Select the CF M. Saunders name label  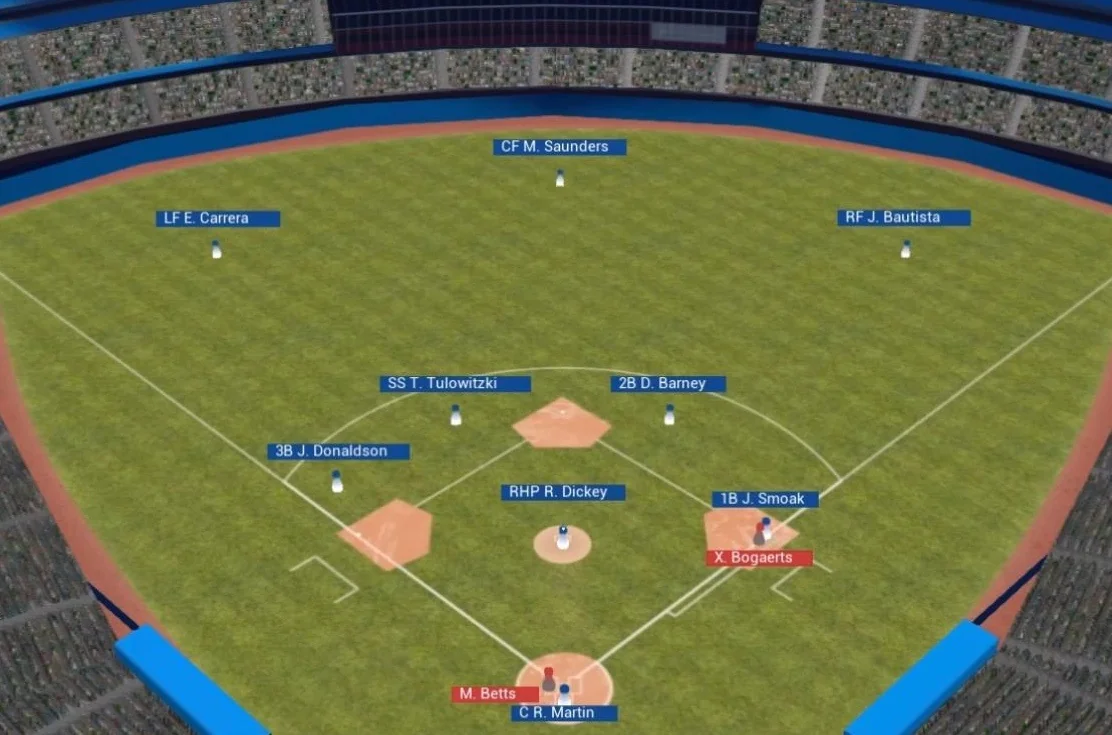559,147
